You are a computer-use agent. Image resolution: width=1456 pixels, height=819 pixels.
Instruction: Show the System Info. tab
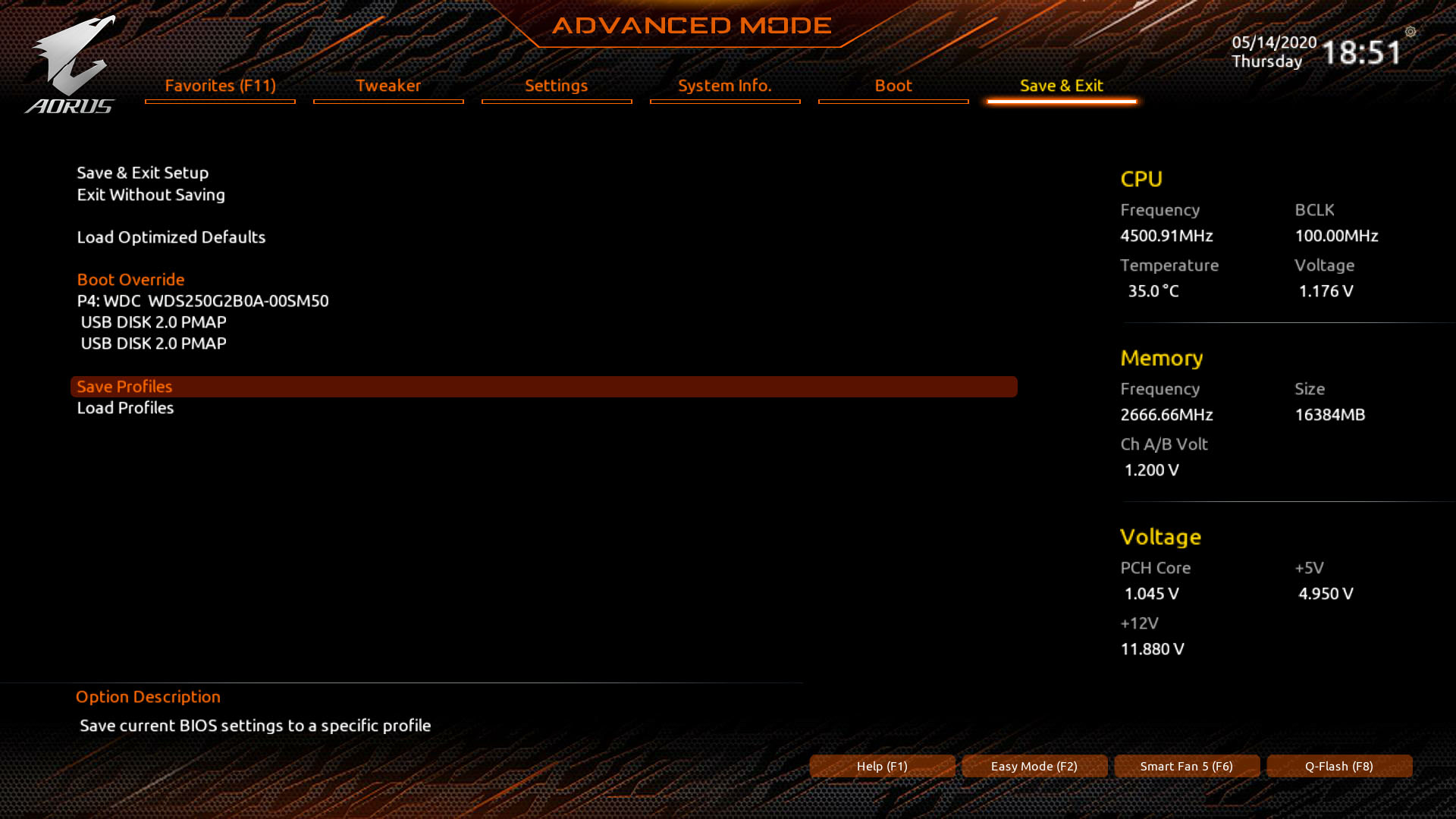click(725, 86)
